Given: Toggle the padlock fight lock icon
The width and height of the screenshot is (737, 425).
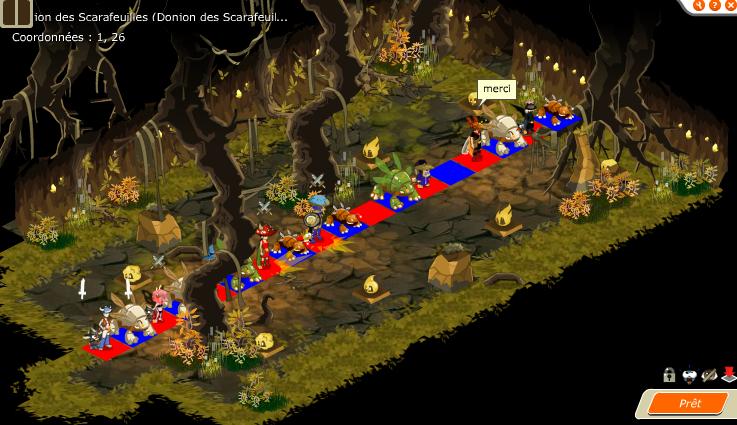Looking at the screenshot, I should point(669,375).
